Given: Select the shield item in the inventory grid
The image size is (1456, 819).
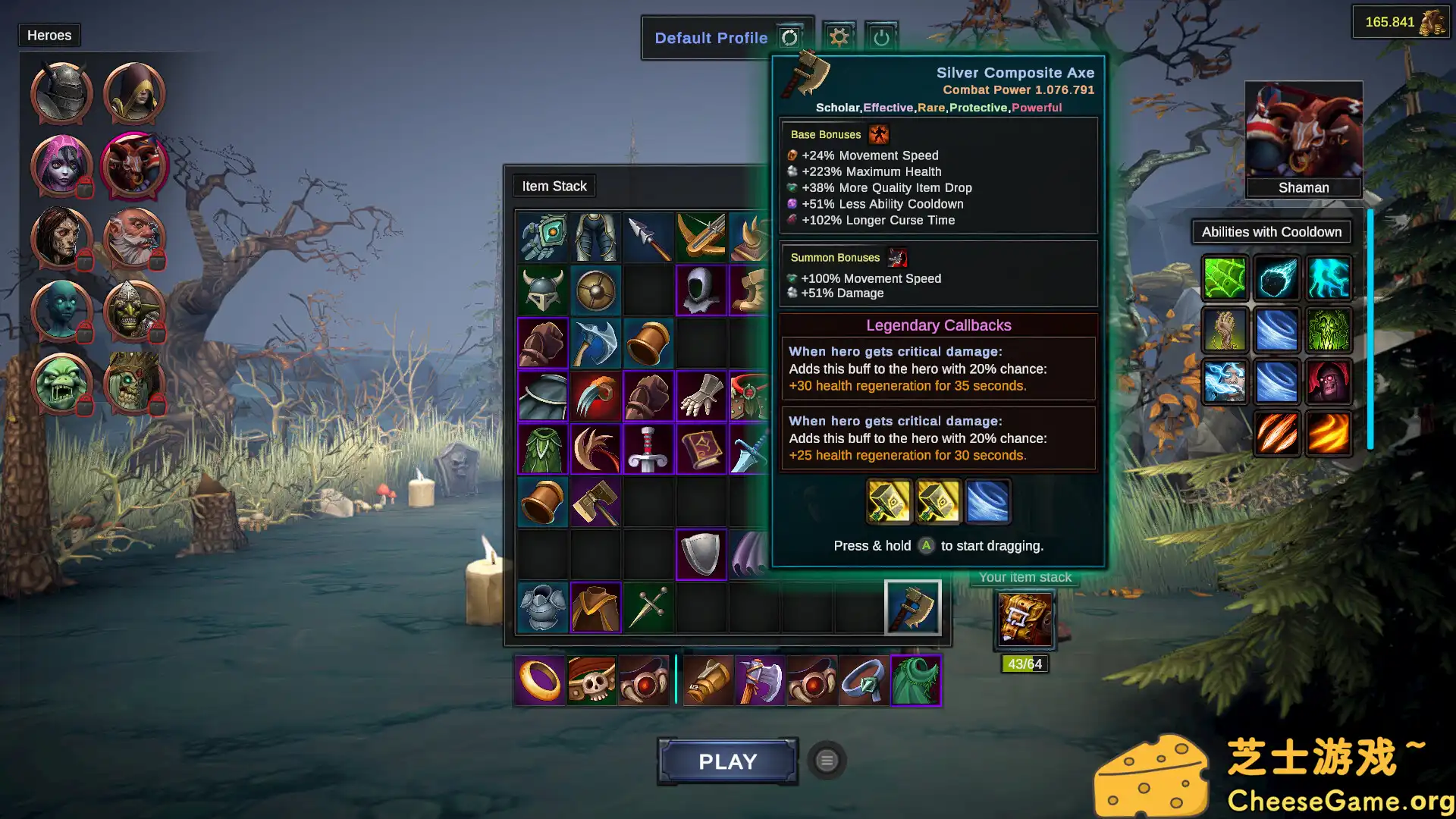Looking at the screenshot, I should [701, 552].
